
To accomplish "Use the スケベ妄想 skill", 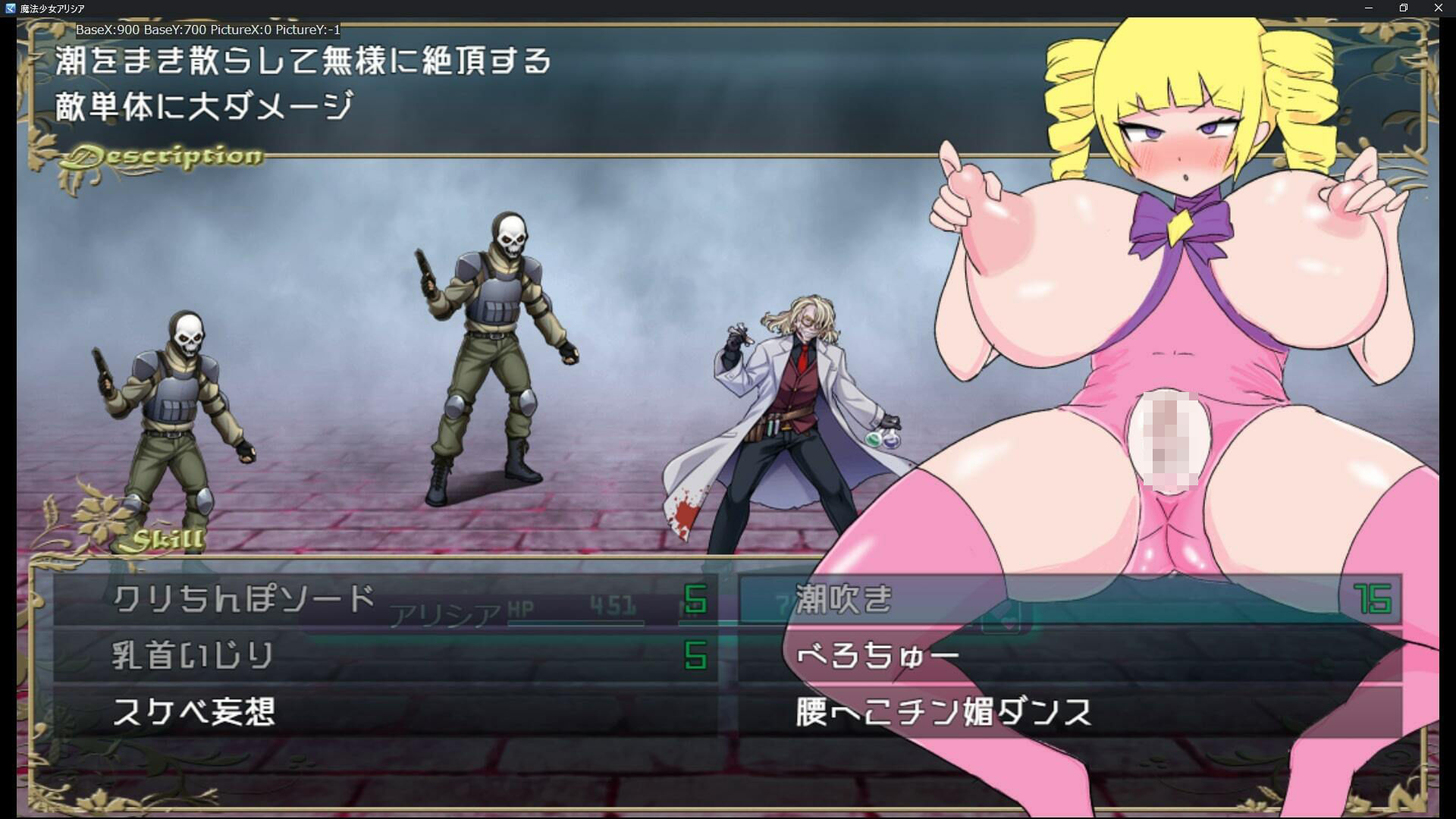I will click(x=197, y=711).
